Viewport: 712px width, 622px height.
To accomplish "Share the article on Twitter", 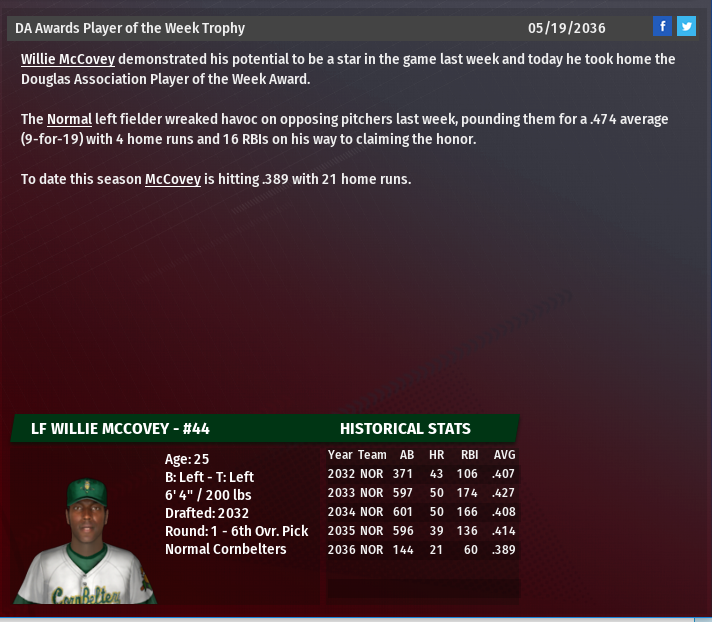I will point(686,27).
